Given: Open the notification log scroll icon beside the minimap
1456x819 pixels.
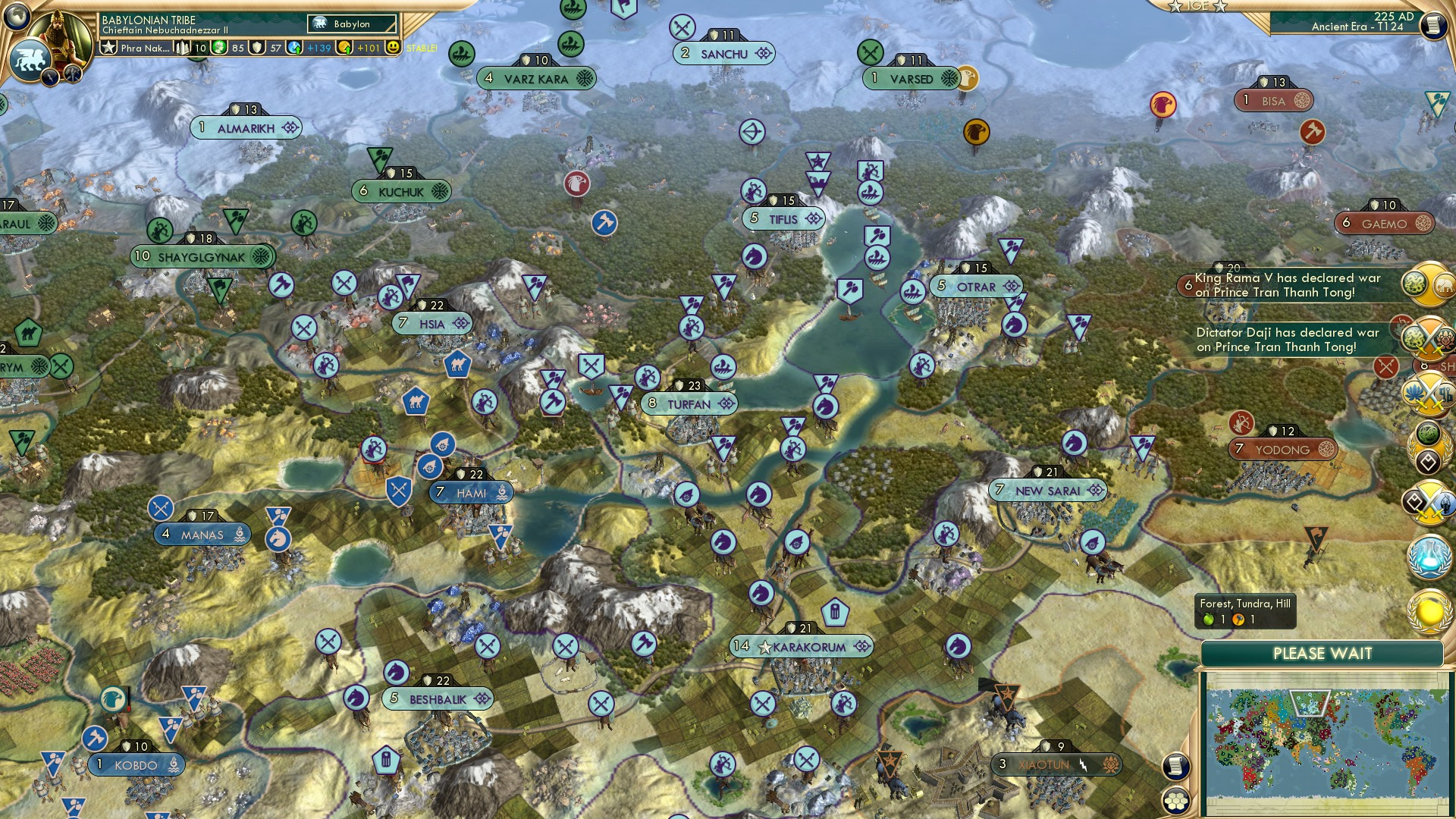Looking at the screenshot, I should click(x=1176, y=767).
